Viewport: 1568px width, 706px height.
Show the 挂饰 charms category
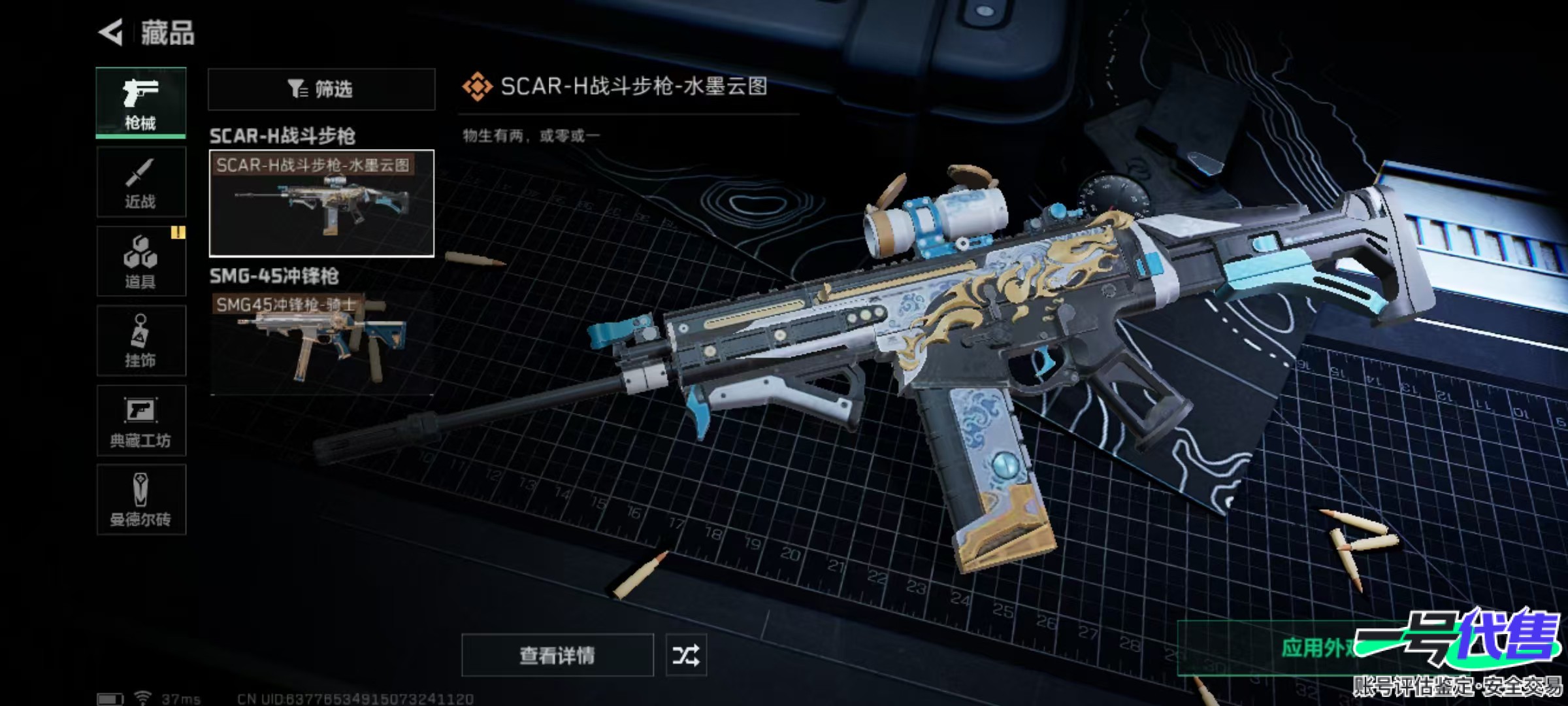(x=140, y=341)
